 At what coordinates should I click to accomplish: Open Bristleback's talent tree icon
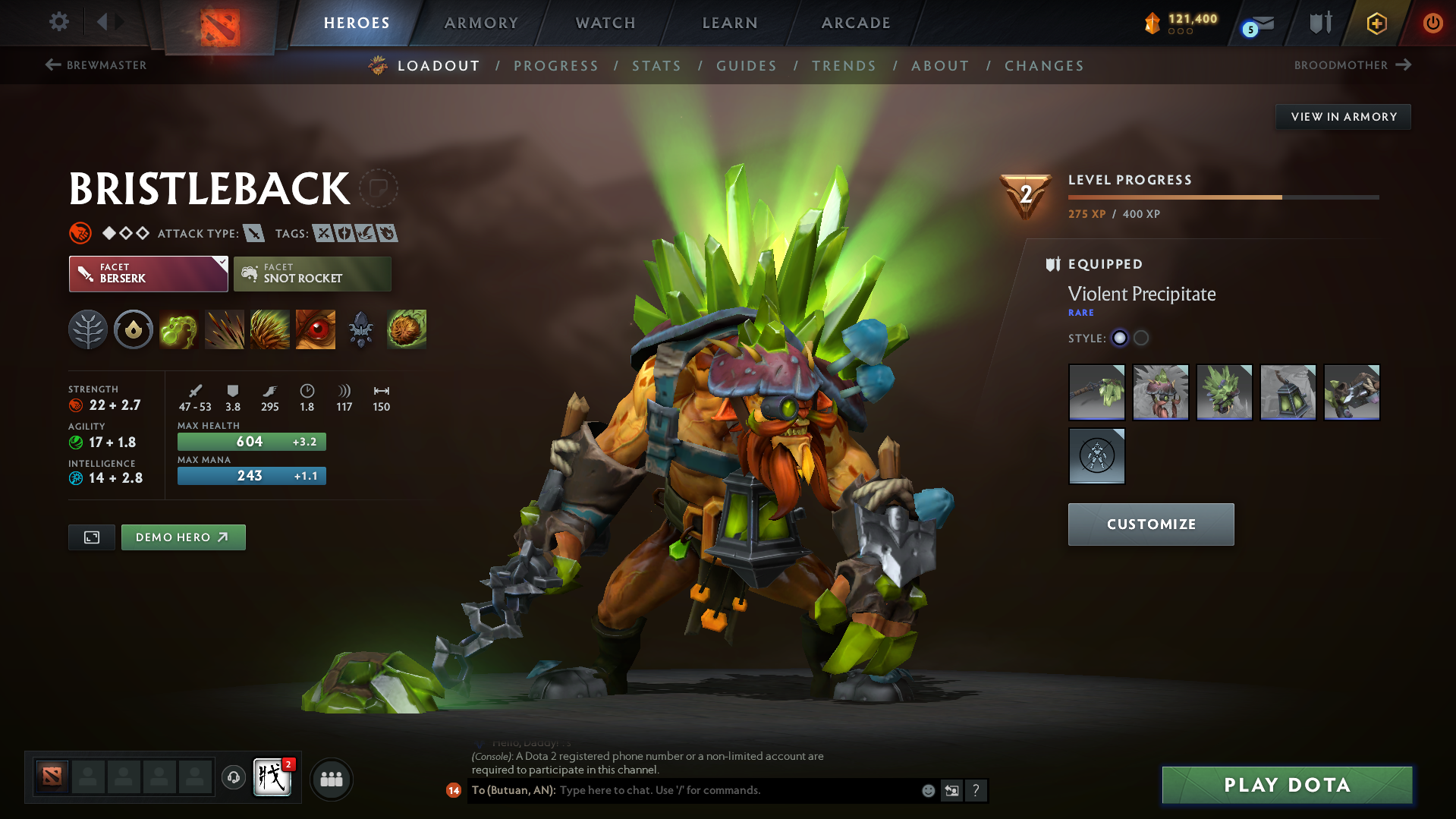click(x=88, y=329)
